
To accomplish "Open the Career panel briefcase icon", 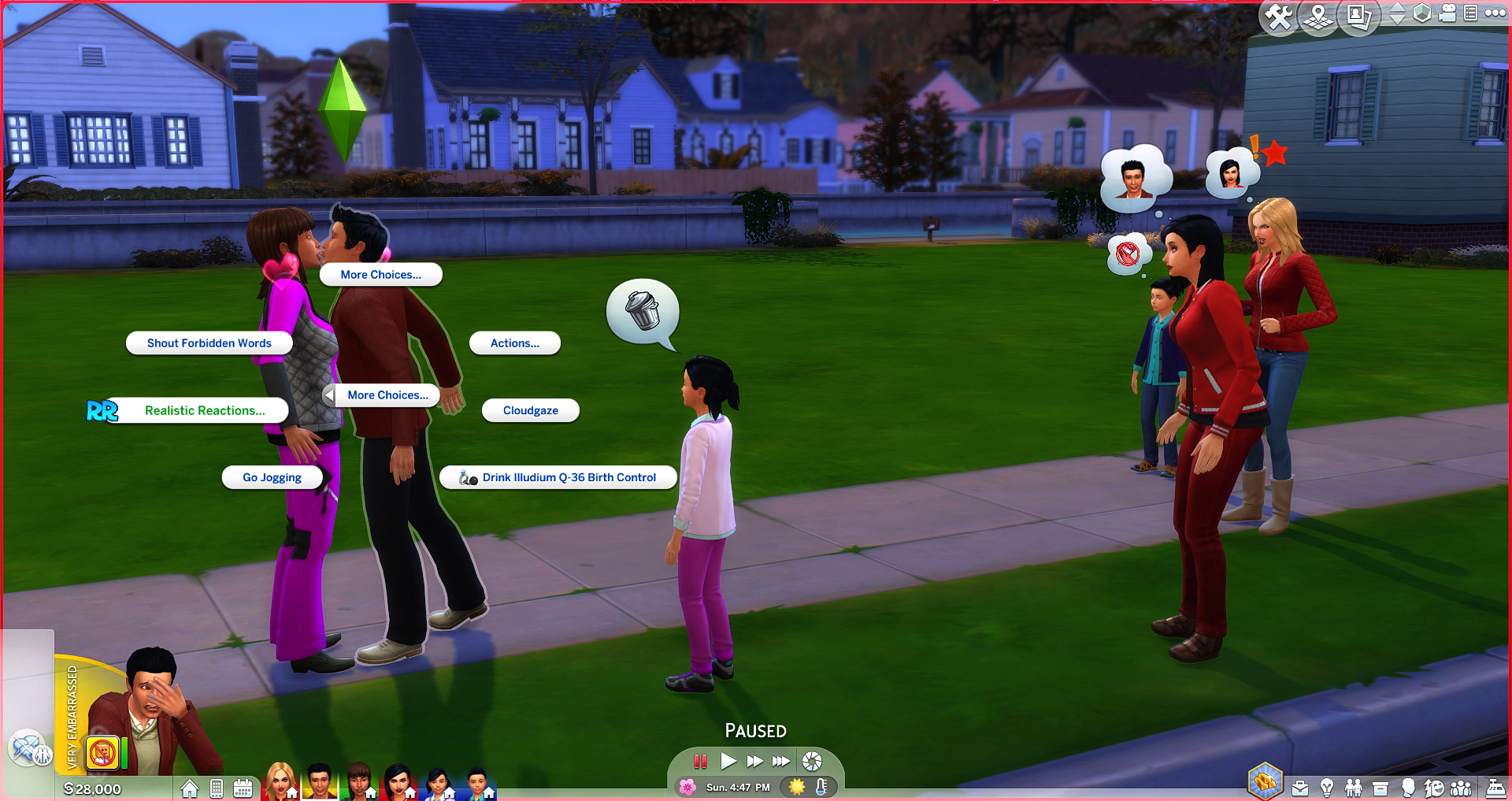I will pyautogui.click(x=1300, y=788).
